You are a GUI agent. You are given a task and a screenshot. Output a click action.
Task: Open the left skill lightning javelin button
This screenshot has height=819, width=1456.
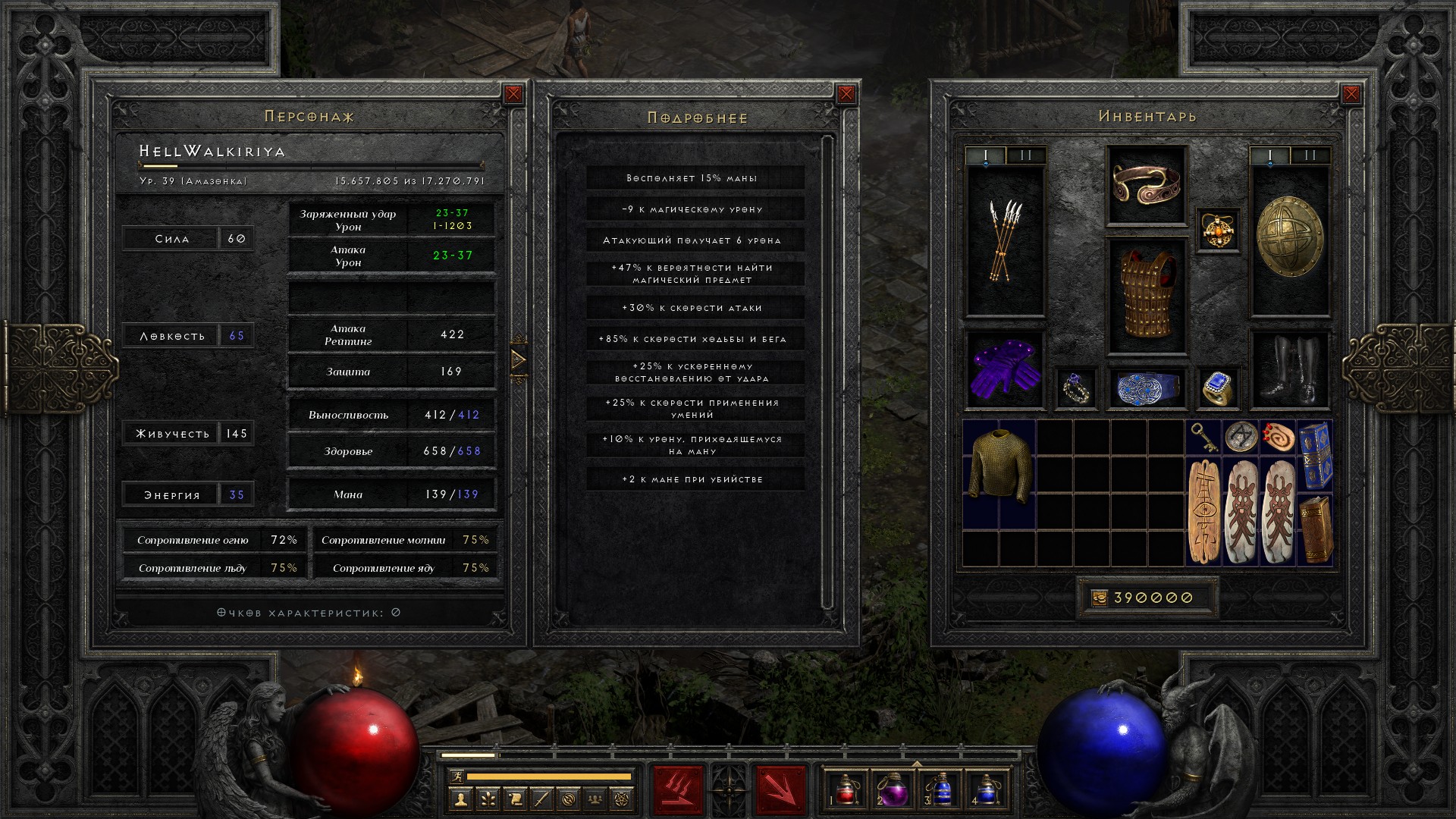678,789
